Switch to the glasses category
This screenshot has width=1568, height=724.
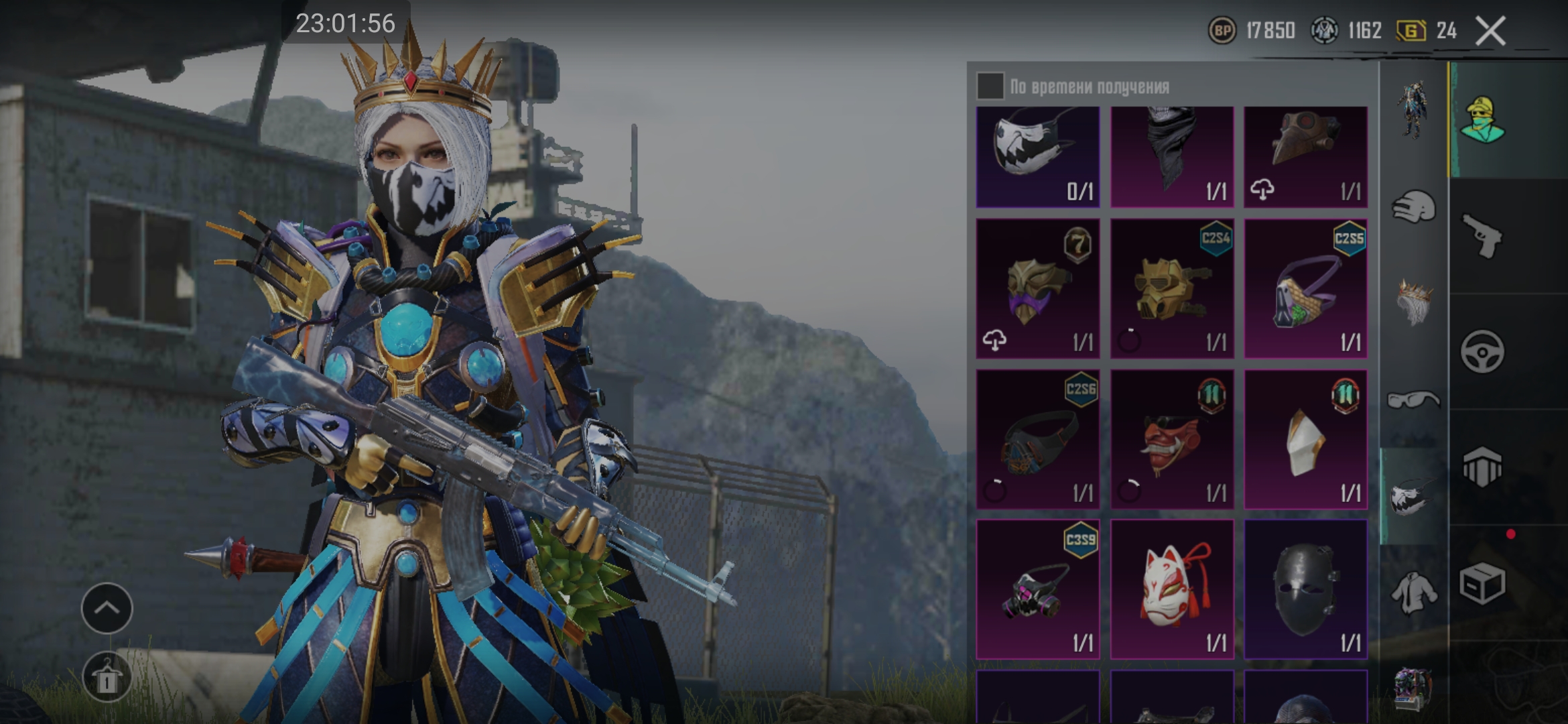point(1414,400)
